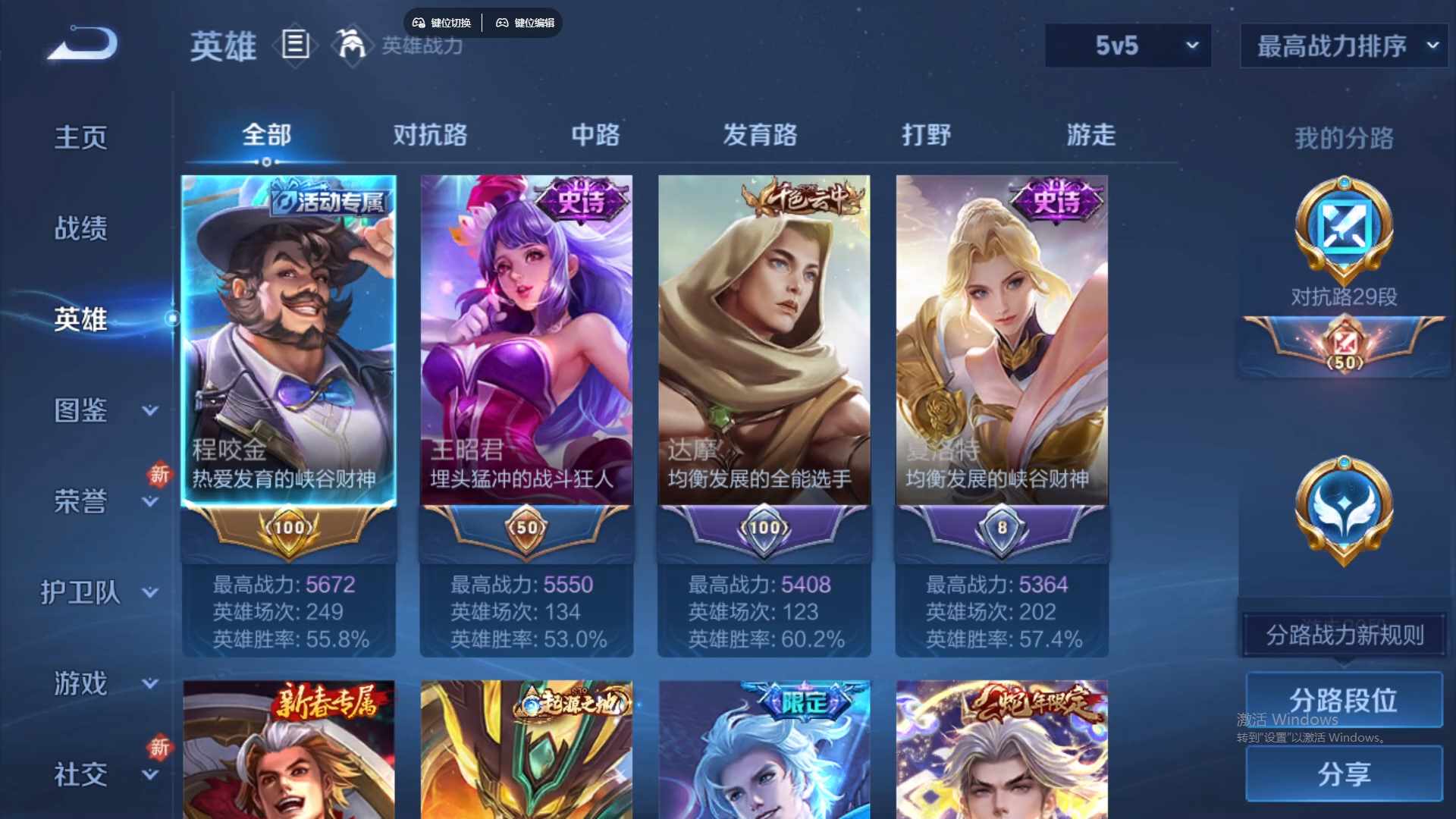Open the 5v5 mode dropdown

click(x=1128, y=45)
